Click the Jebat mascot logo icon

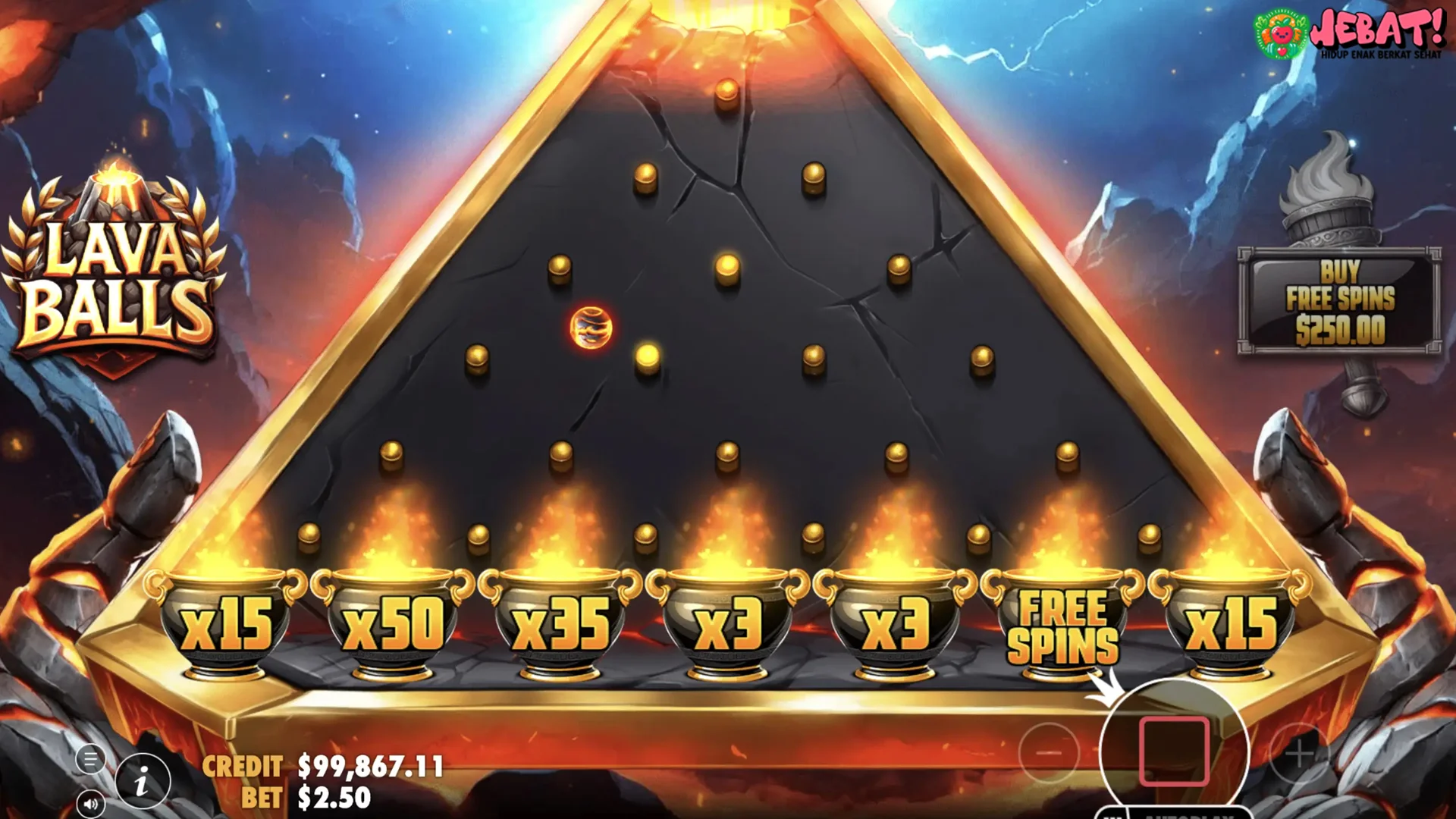pos(1282,34)
